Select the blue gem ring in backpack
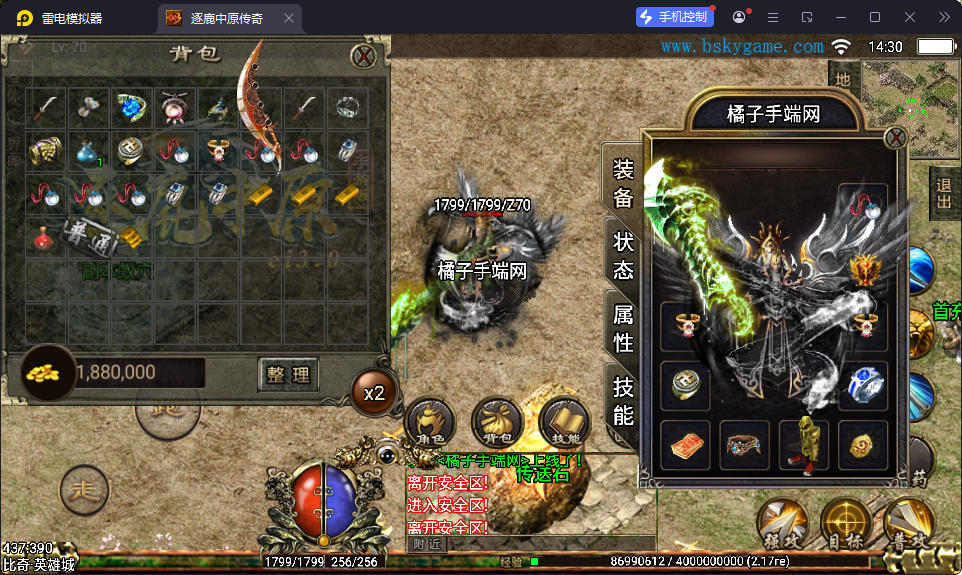This screenshot has height=575, width=962. coord(131,107)
